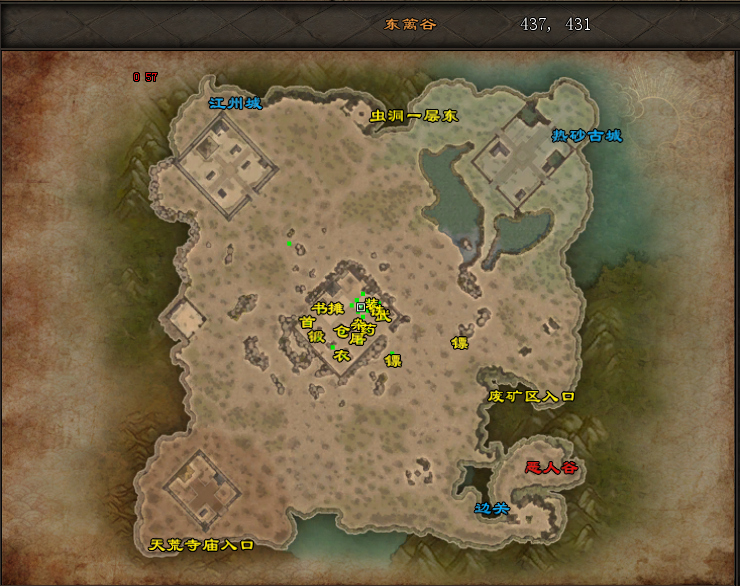The height and width of the screenshot is (586, 740).
Task: Select the 废矿区入口 map marker
Action: pos(532,396)
